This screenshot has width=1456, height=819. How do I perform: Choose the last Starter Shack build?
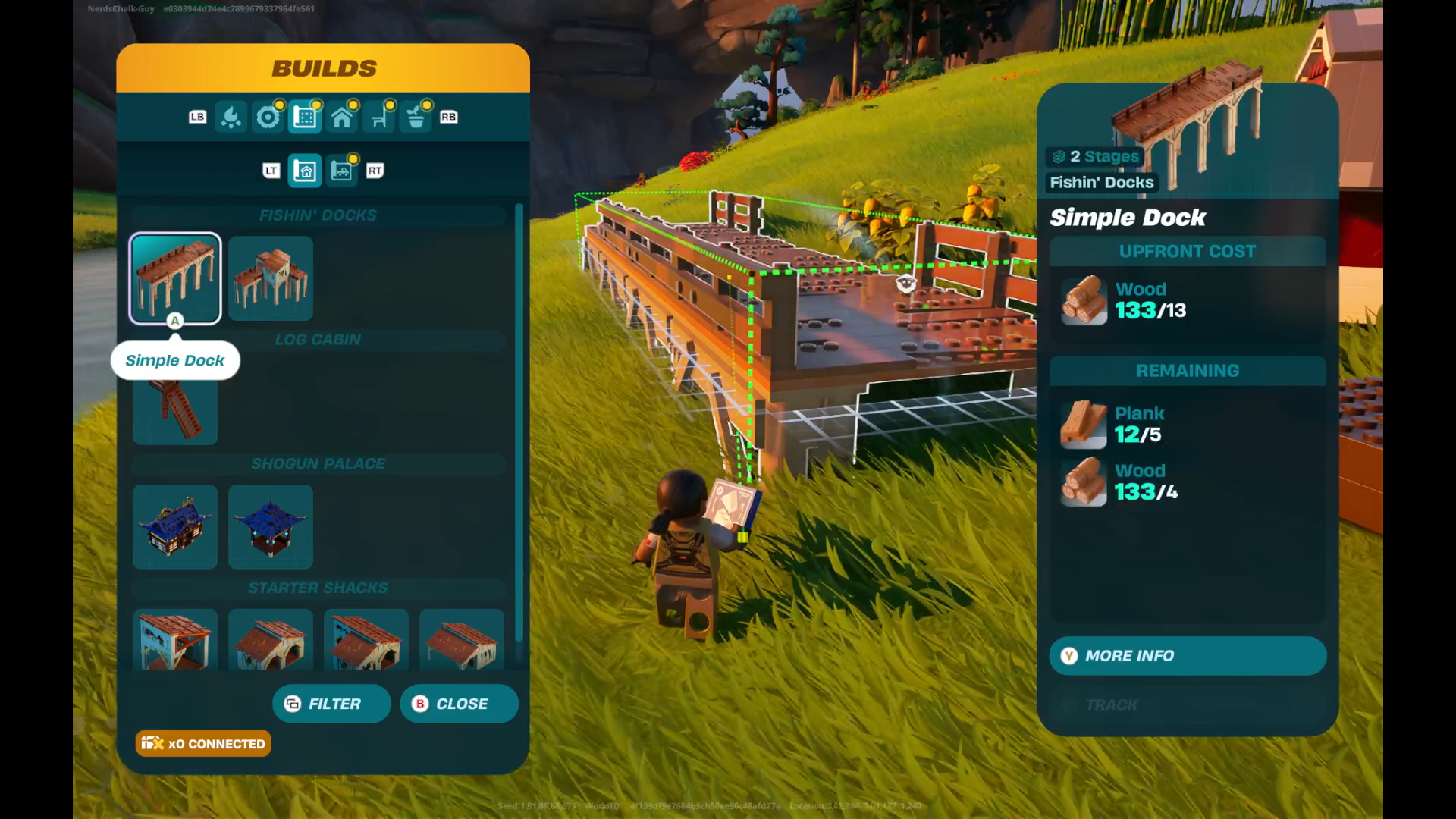462,640
